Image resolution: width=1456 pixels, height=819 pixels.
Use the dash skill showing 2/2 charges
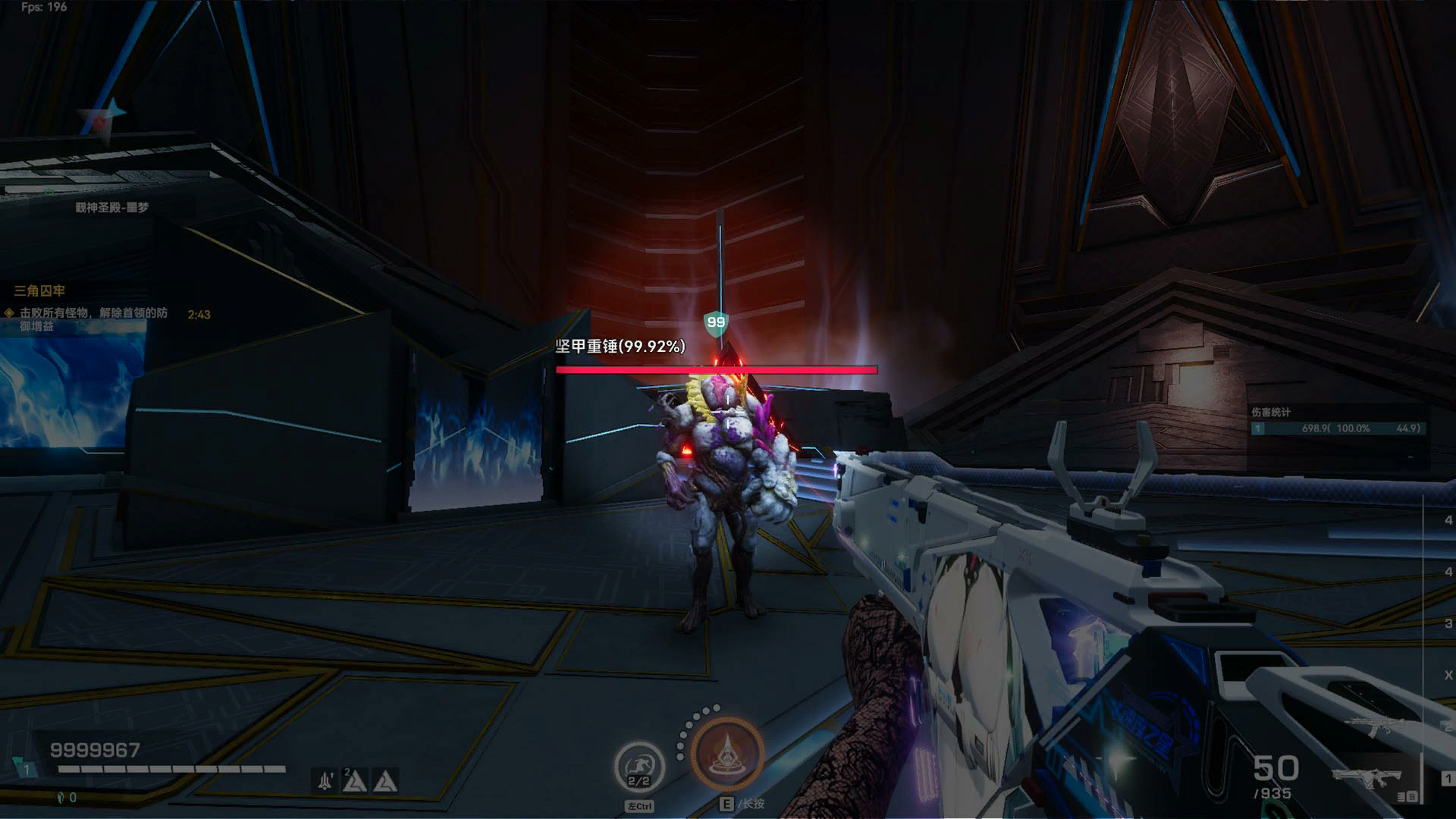coord(639,767)
